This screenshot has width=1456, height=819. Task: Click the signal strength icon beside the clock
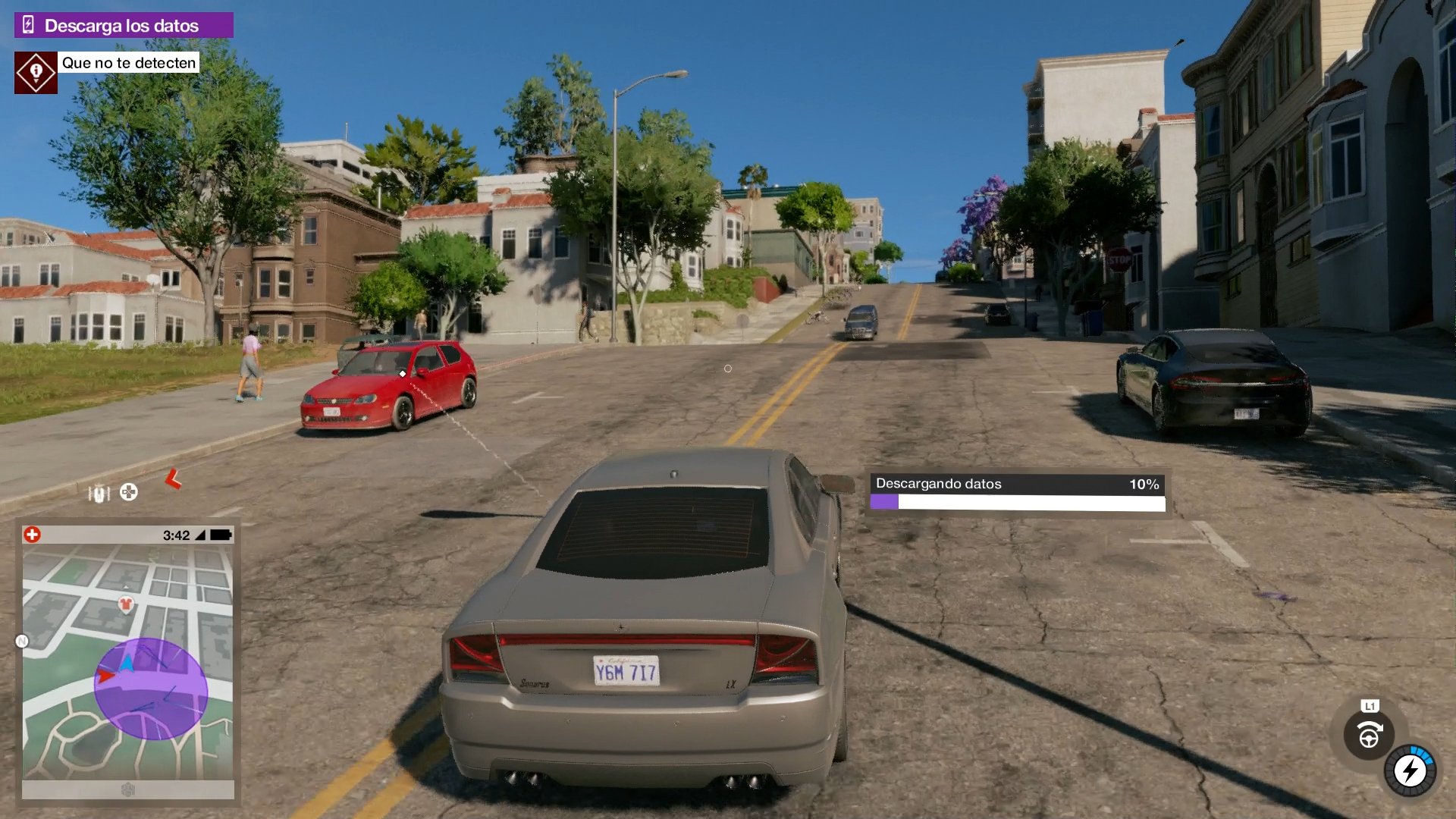tap(200, 535)
